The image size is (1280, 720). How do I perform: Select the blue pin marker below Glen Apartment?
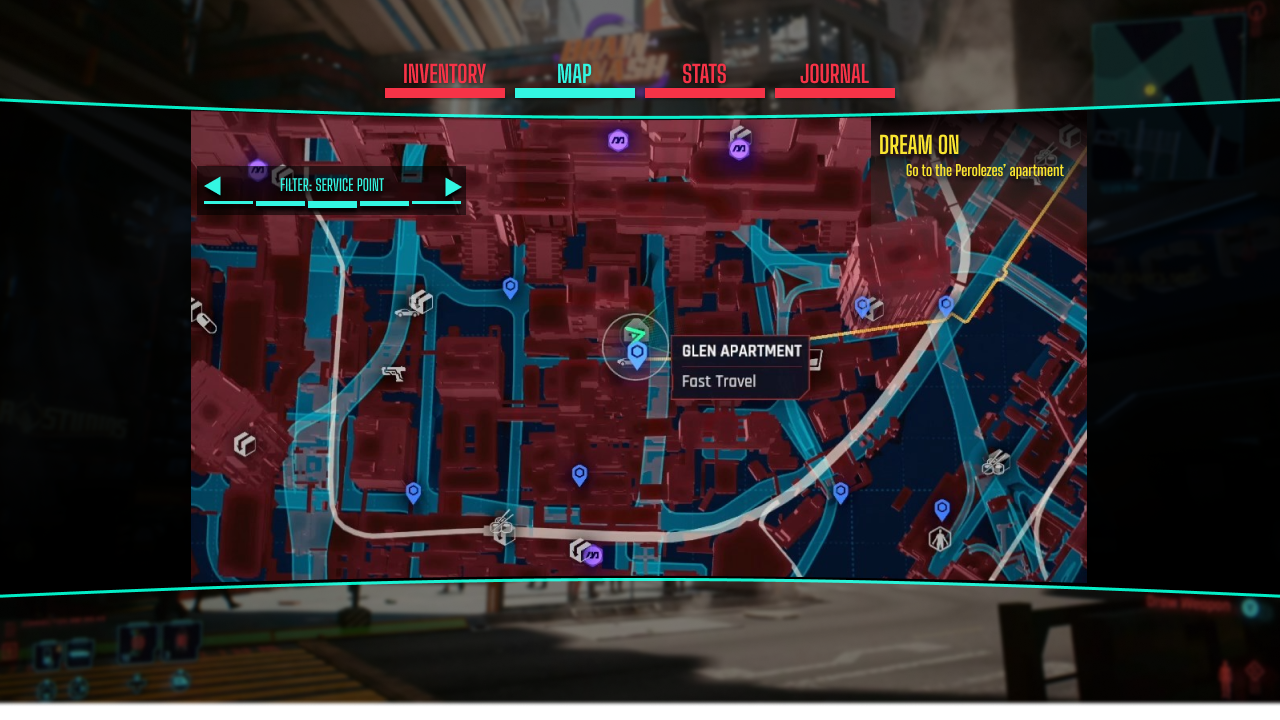click(x=581, y=475)
